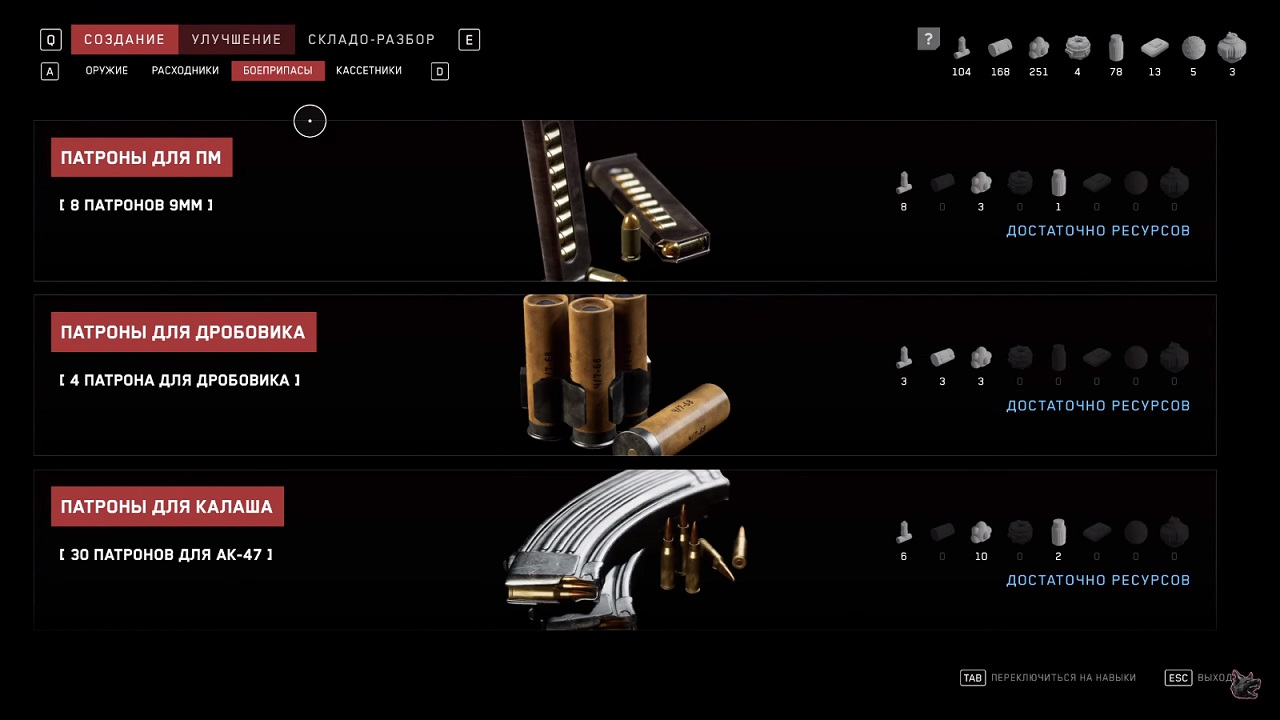Click ДОСТАТОЧНО РЕСУРСОВ under the shotgun recipe

(1098, 405)
